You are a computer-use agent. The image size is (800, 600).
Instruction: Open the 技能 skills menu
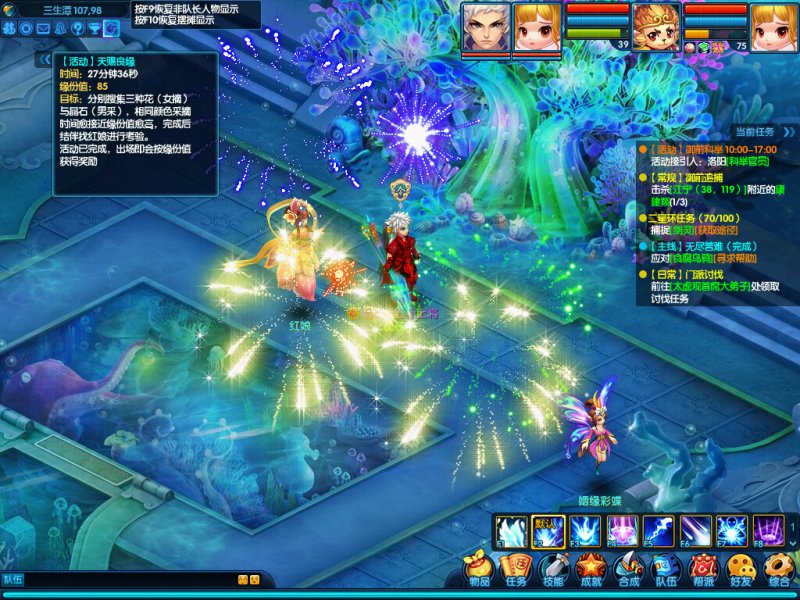pyautogui.click(x=553, y=569)
